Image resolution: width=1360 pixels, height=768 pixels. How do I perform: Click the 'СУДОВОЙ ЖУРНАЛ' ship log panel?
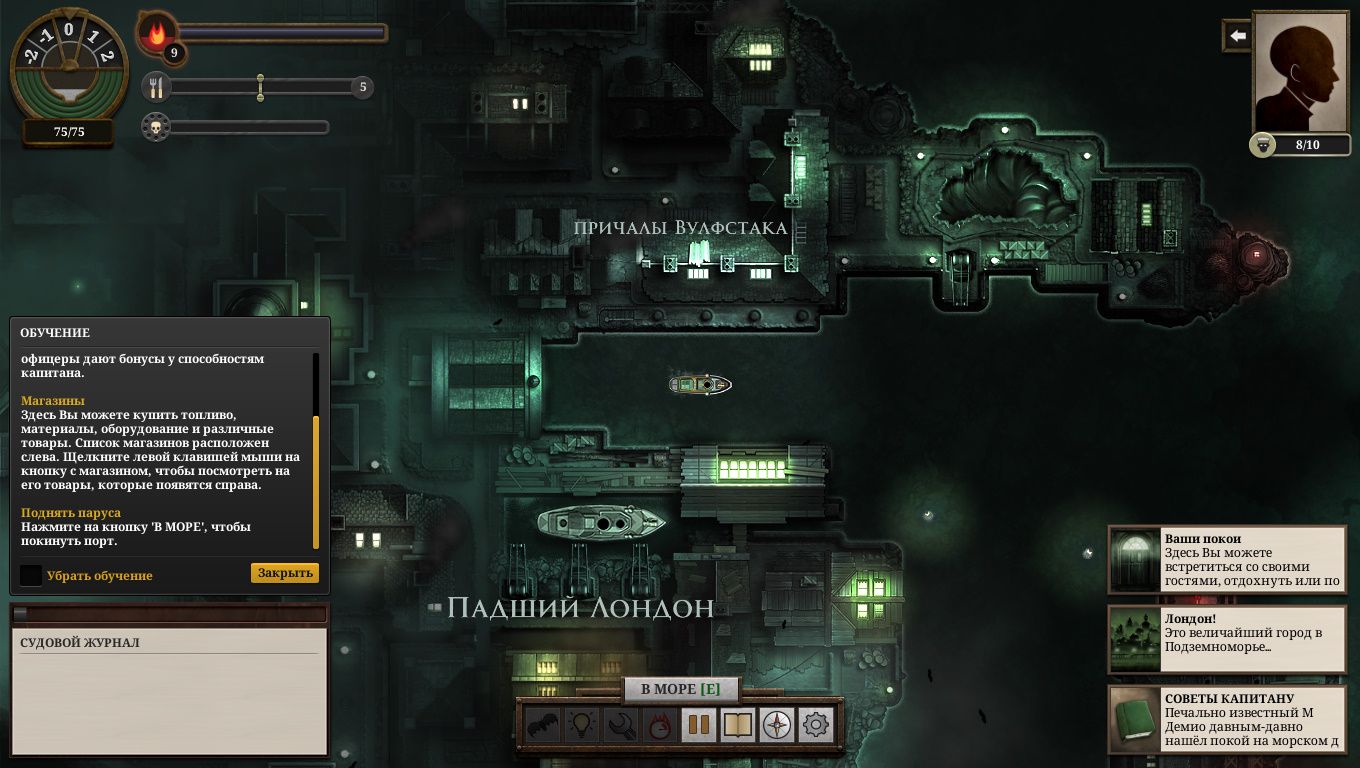[168, 690]
